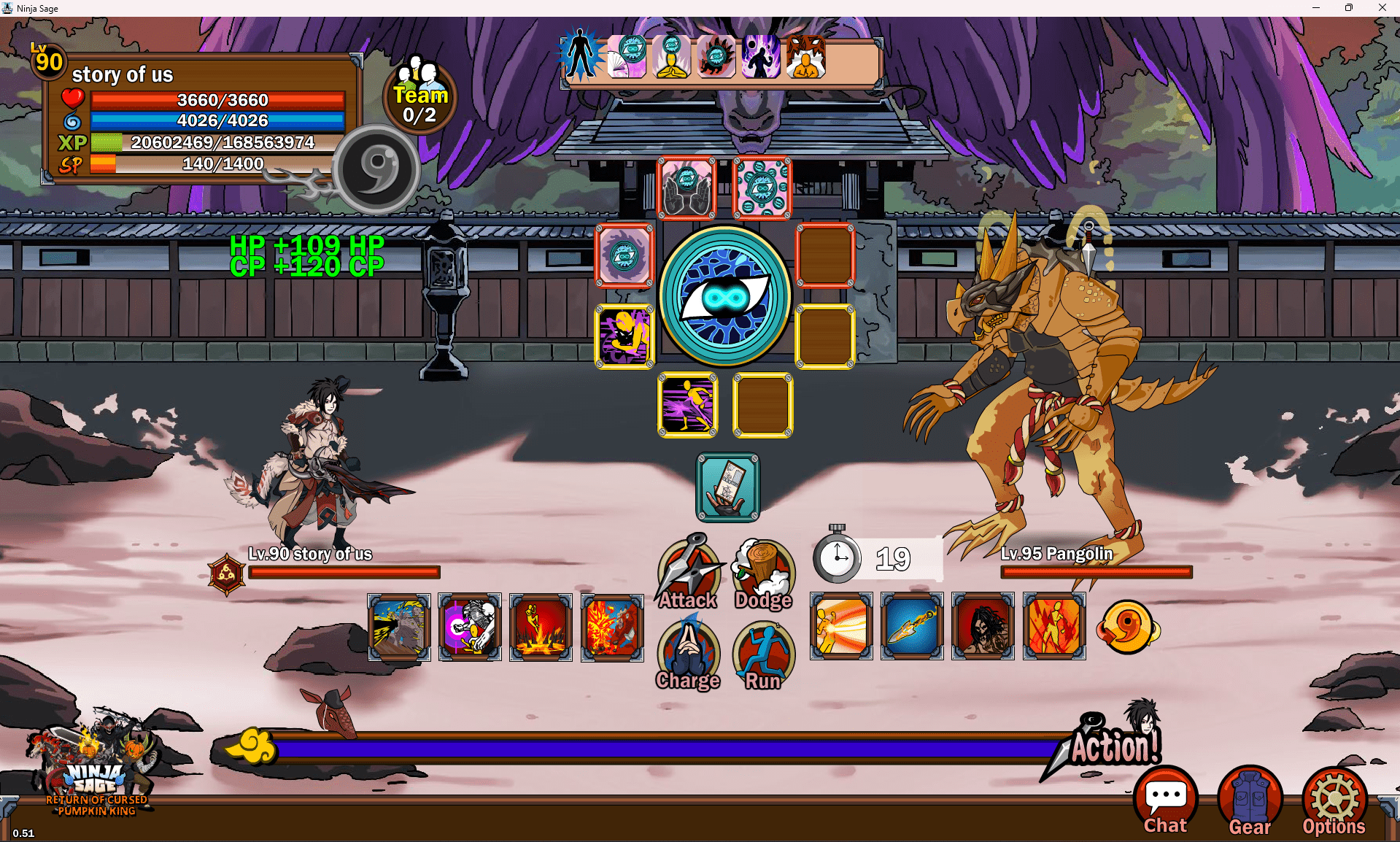
Task: Select the purple running ninja skill
Action: (x=688, y=405)
